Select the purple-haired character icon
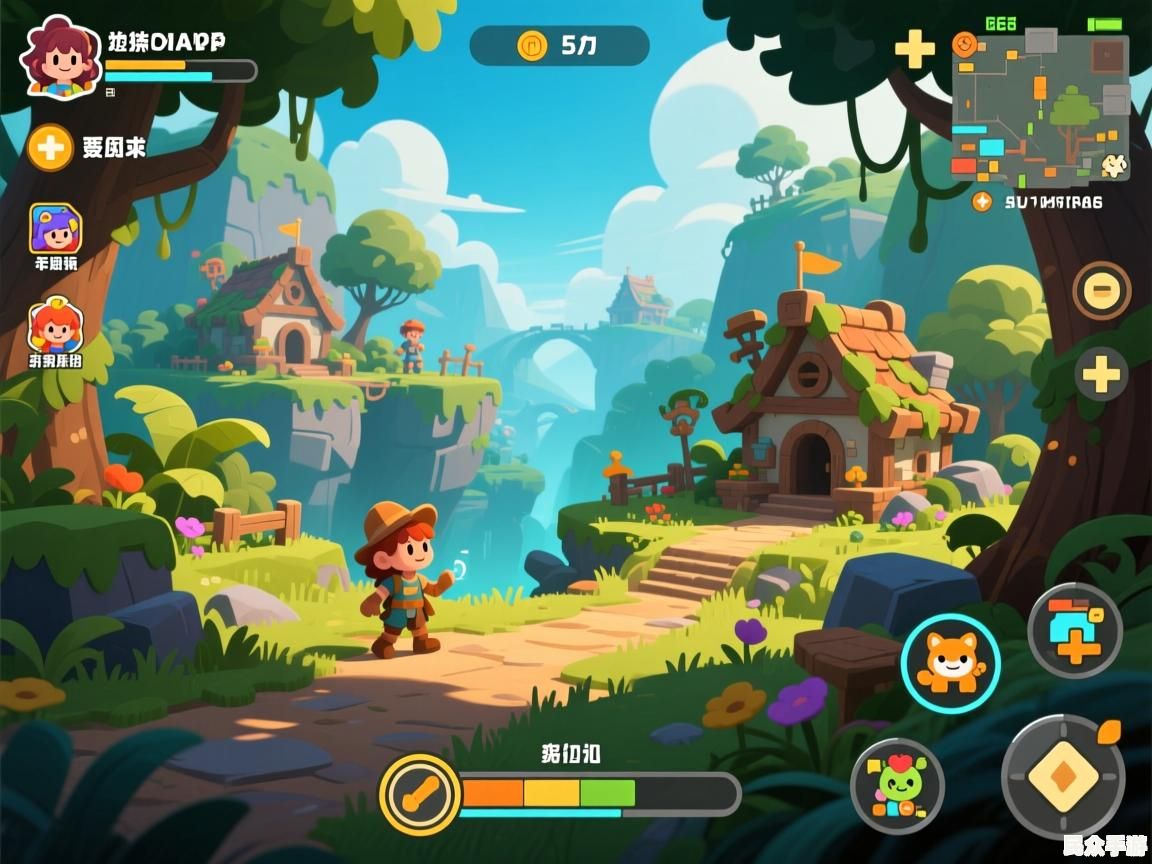Viewport: 1152px width, 864px height. pos(55,229)
